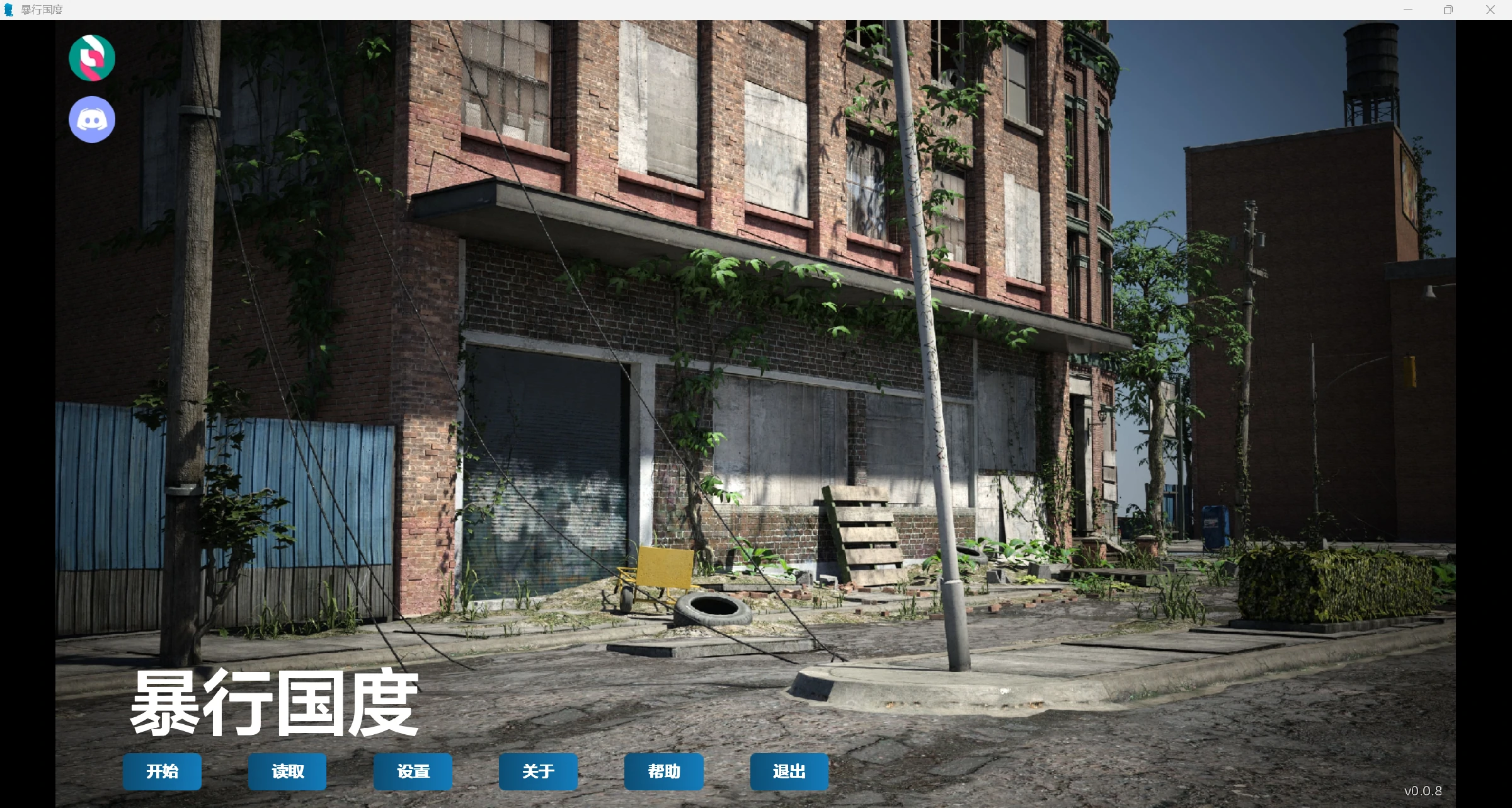Viewport: 1512px width, 808px height.
Task: Show the 关于 about screen
Action: tap(538, 771)
